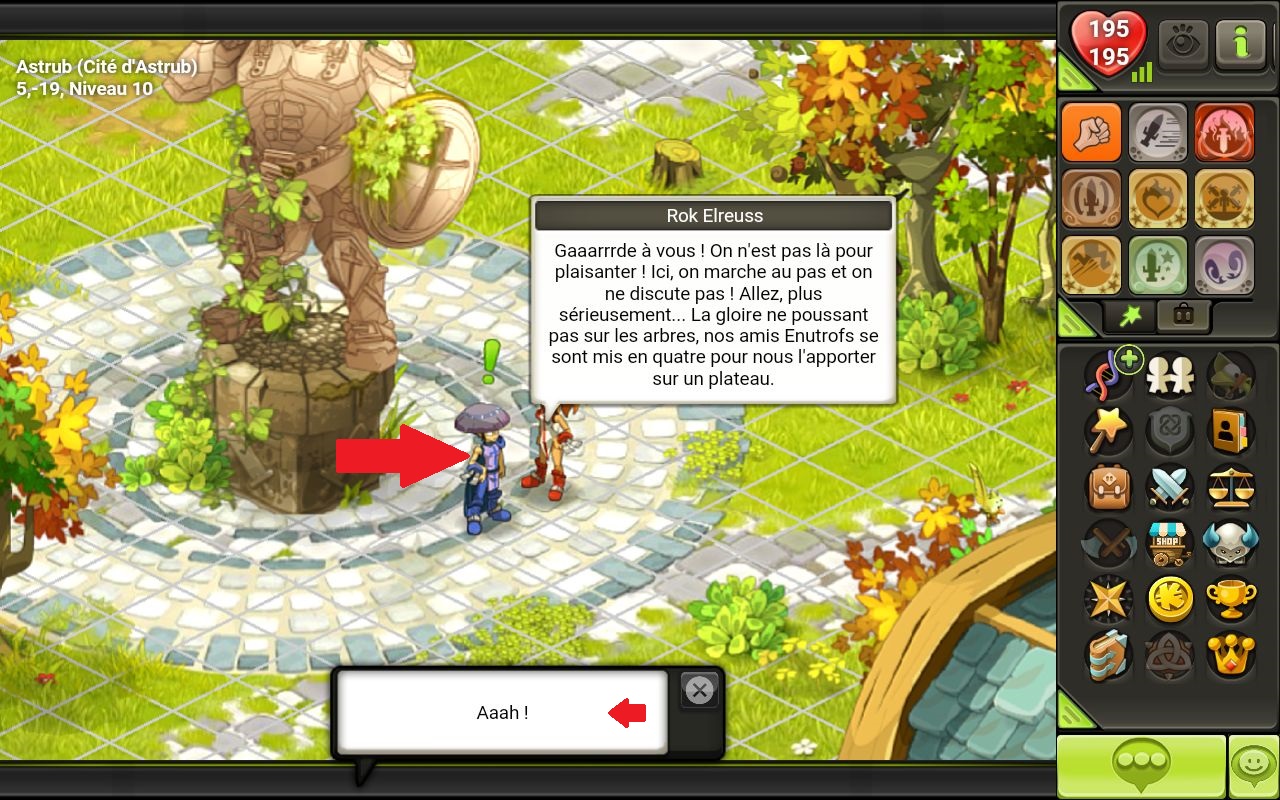Open the star wand spells menu
1280x800 pixels.
1109,431
